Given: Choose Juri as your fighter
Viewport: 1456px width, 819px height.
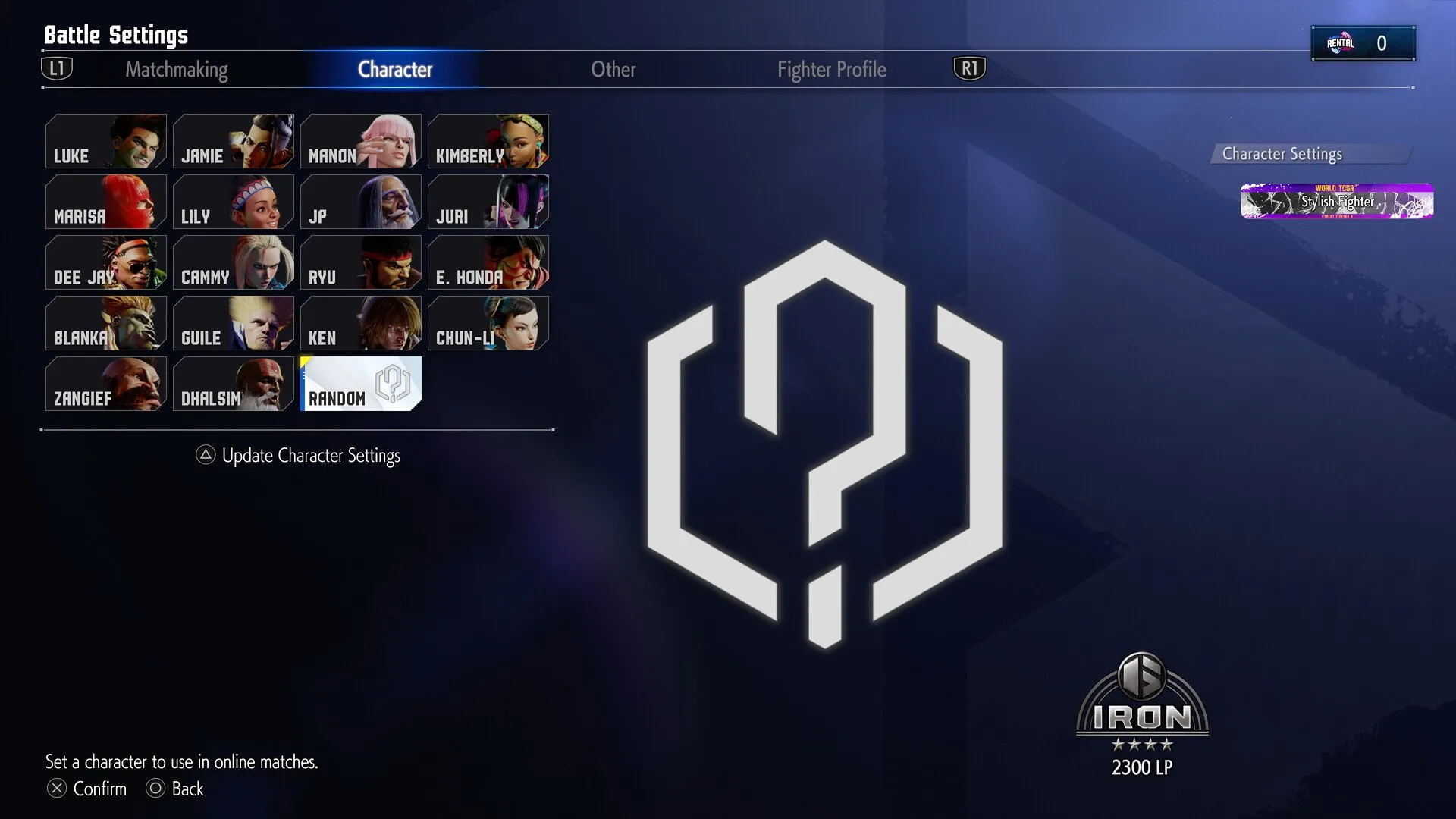Looking at the screenshot, I should point(488,202).
